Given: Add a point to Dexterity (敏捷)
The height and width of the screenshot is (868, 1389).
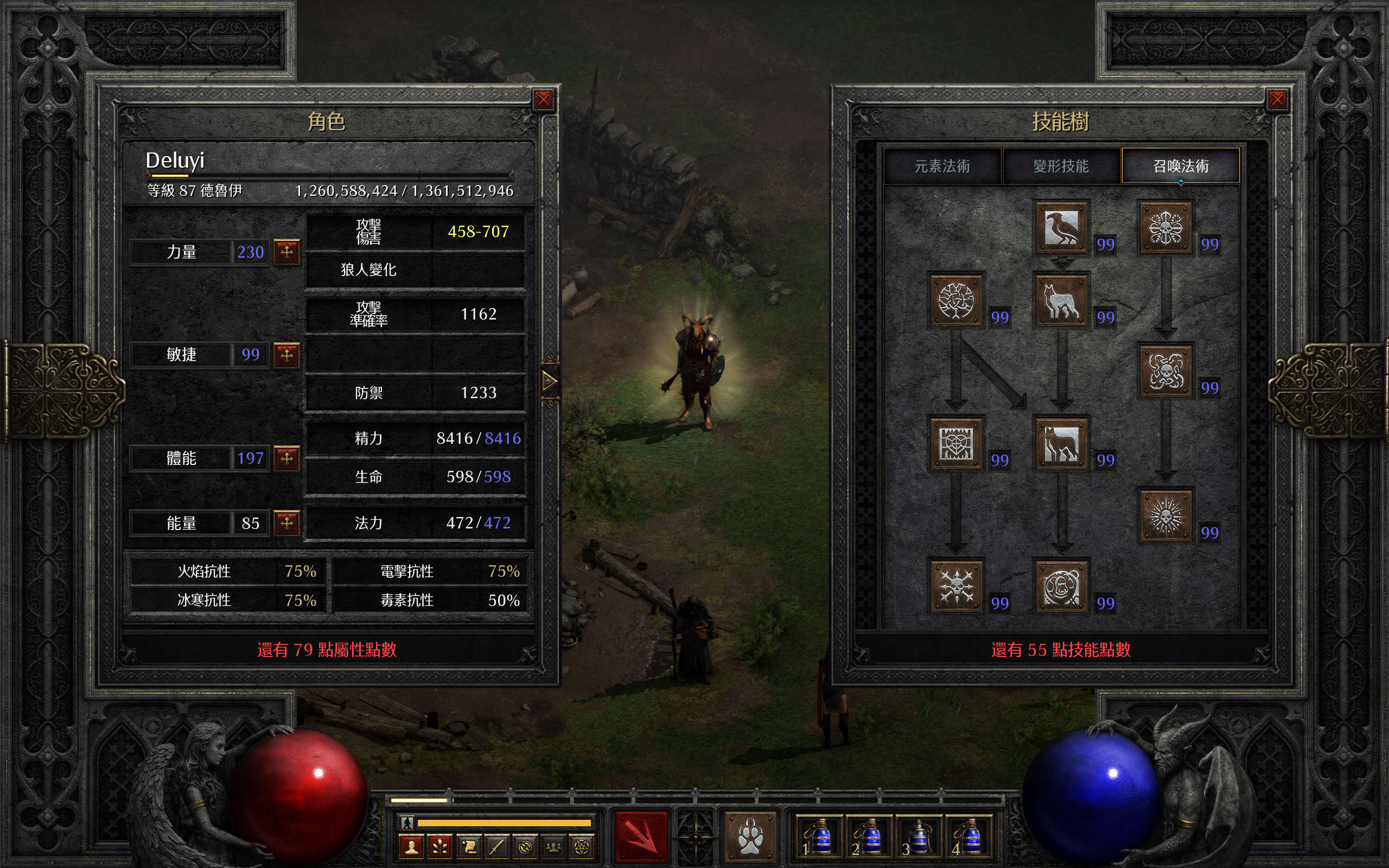Looking at the screenshot, I should [286, 354].
